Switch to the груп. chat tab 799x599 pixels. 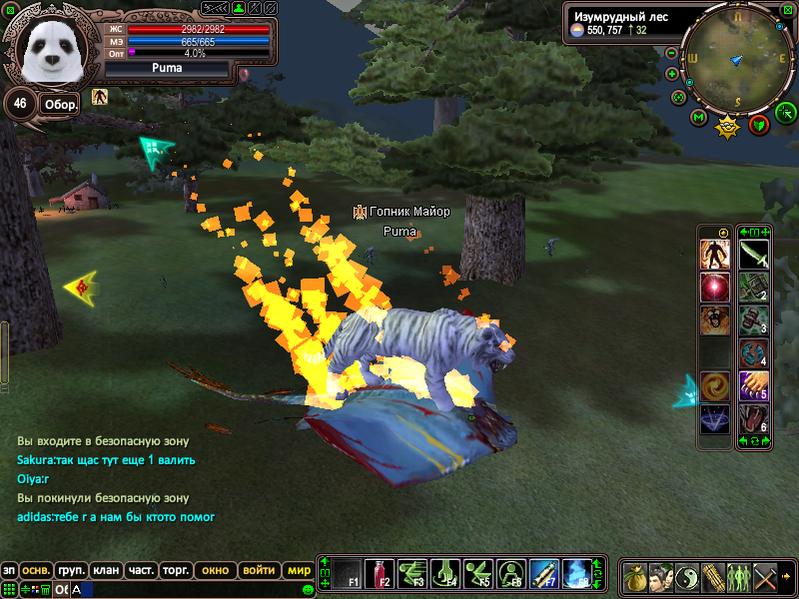[x=71, y=570]
